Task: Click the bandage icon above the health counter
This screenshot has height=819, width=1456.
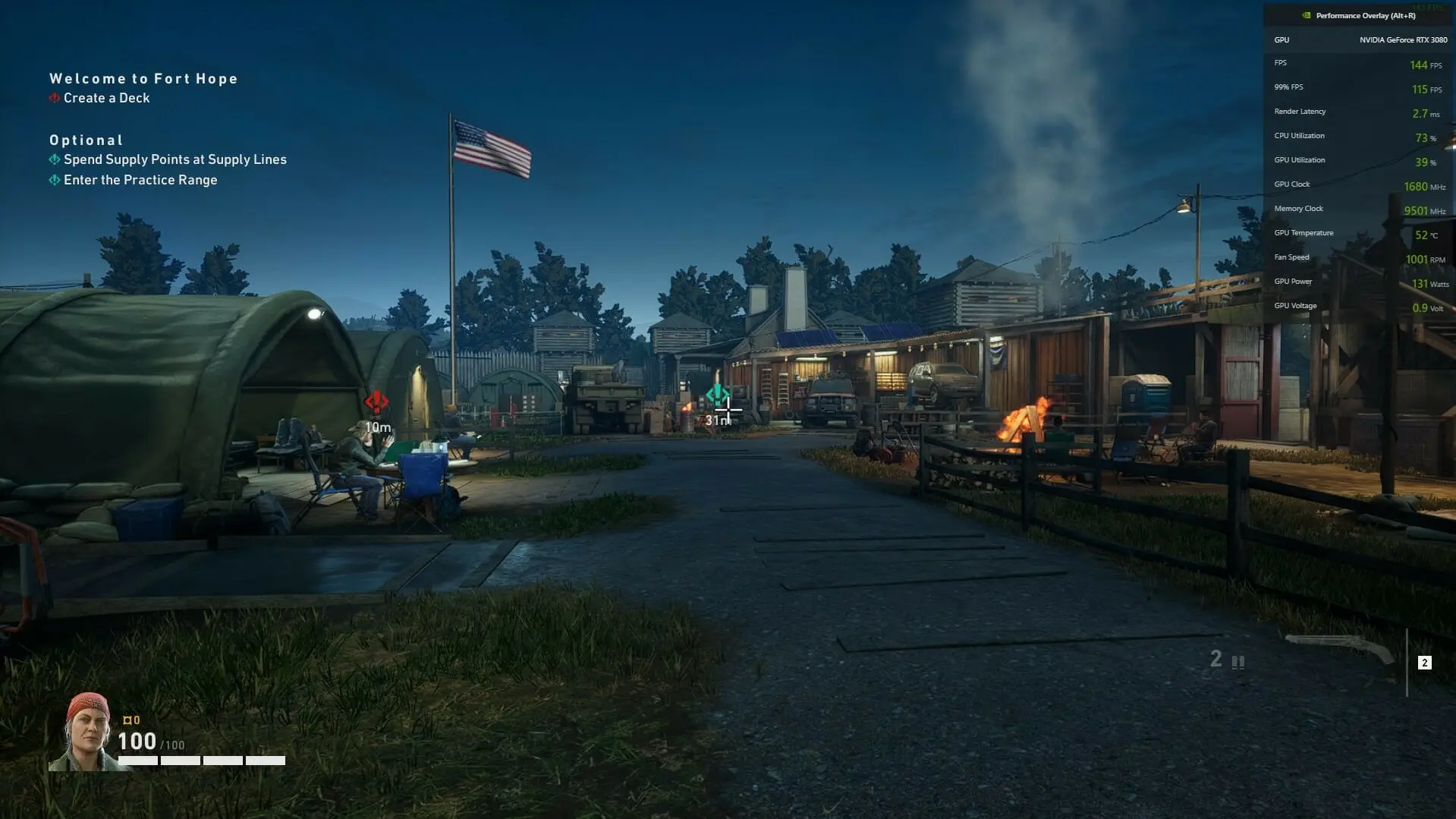Action: point(128,719)
